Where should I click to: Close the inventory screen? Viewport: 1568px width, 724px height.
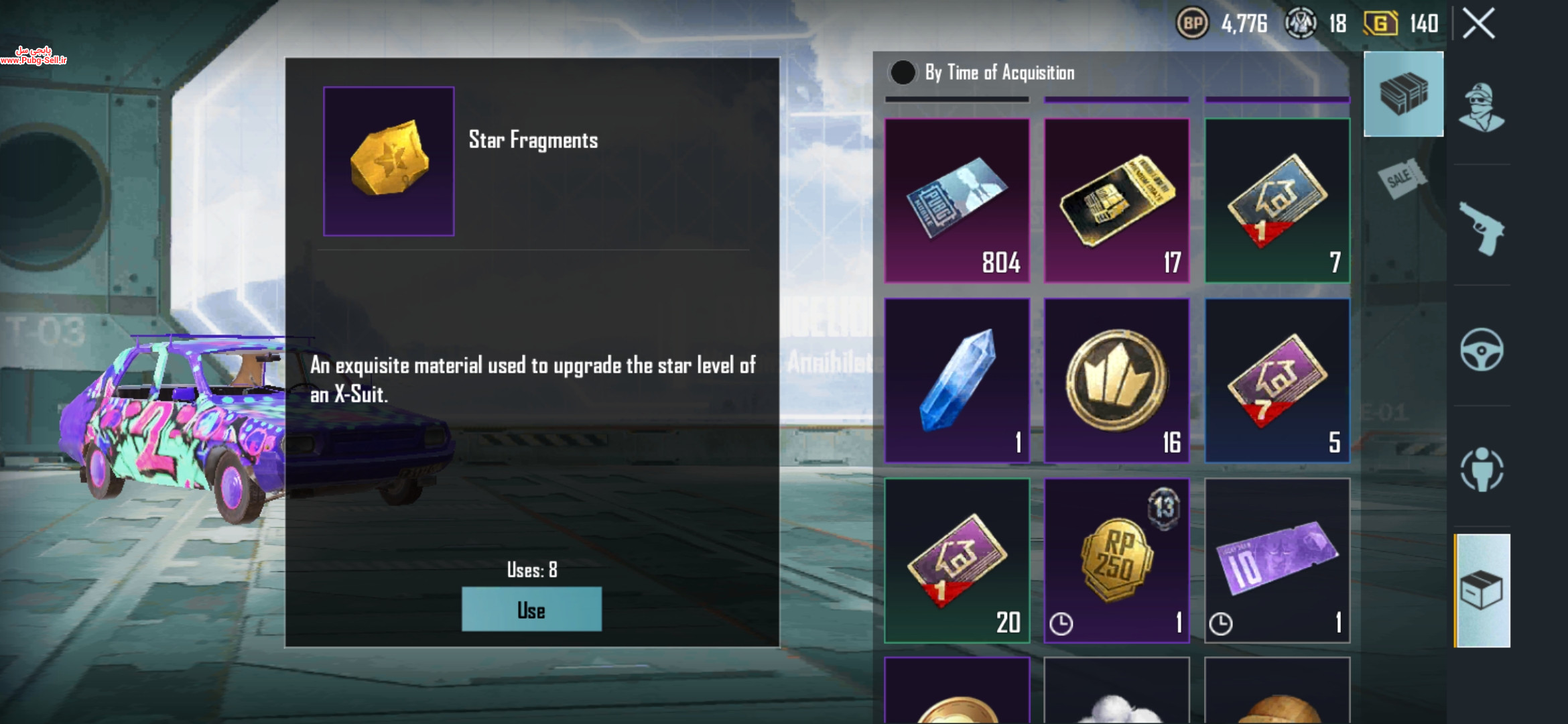[1478, 24]
